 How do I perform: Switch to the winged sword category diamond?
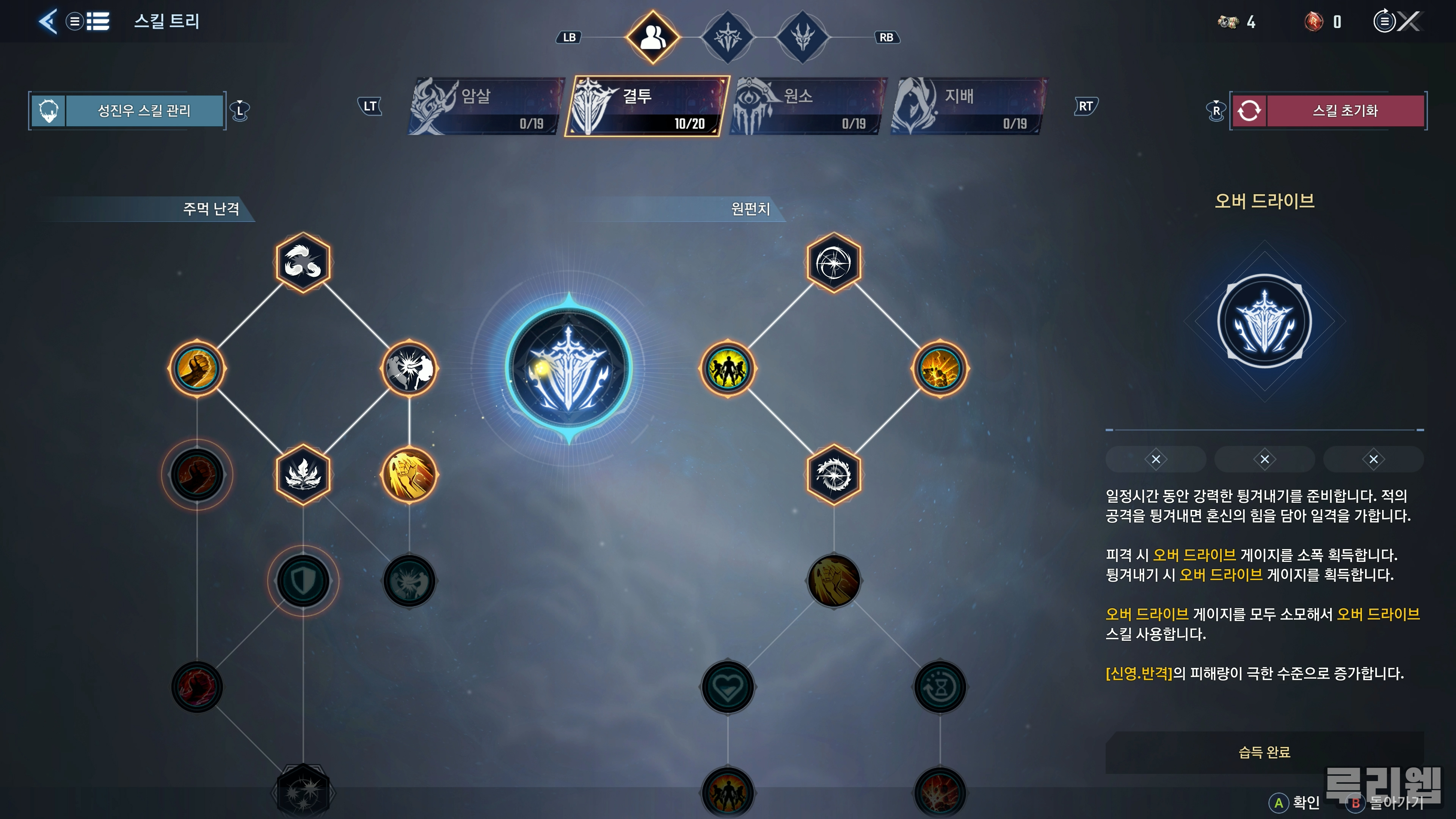tap(728, 37)
